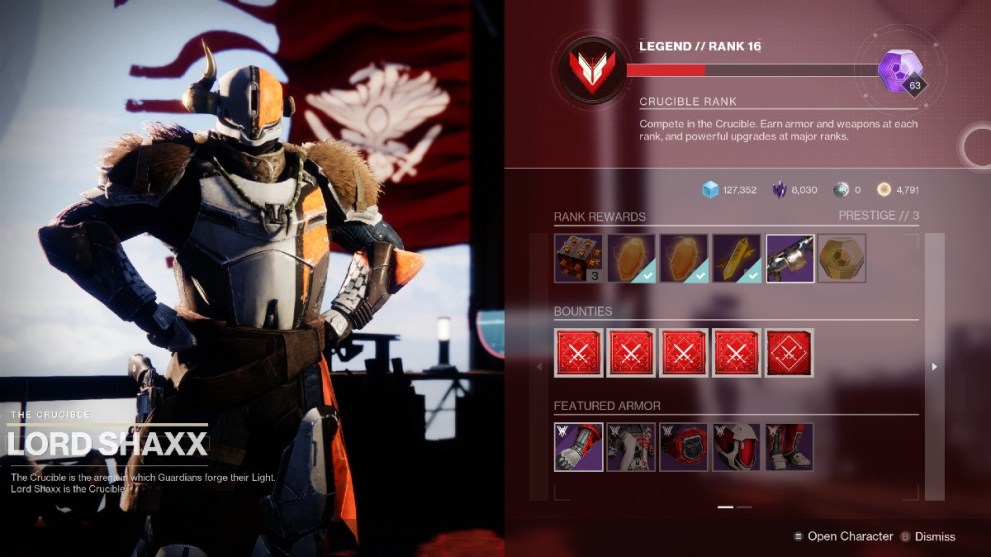Click the purple engram reward icon
The height and width of the screenshot is (557, 991).
896,69
